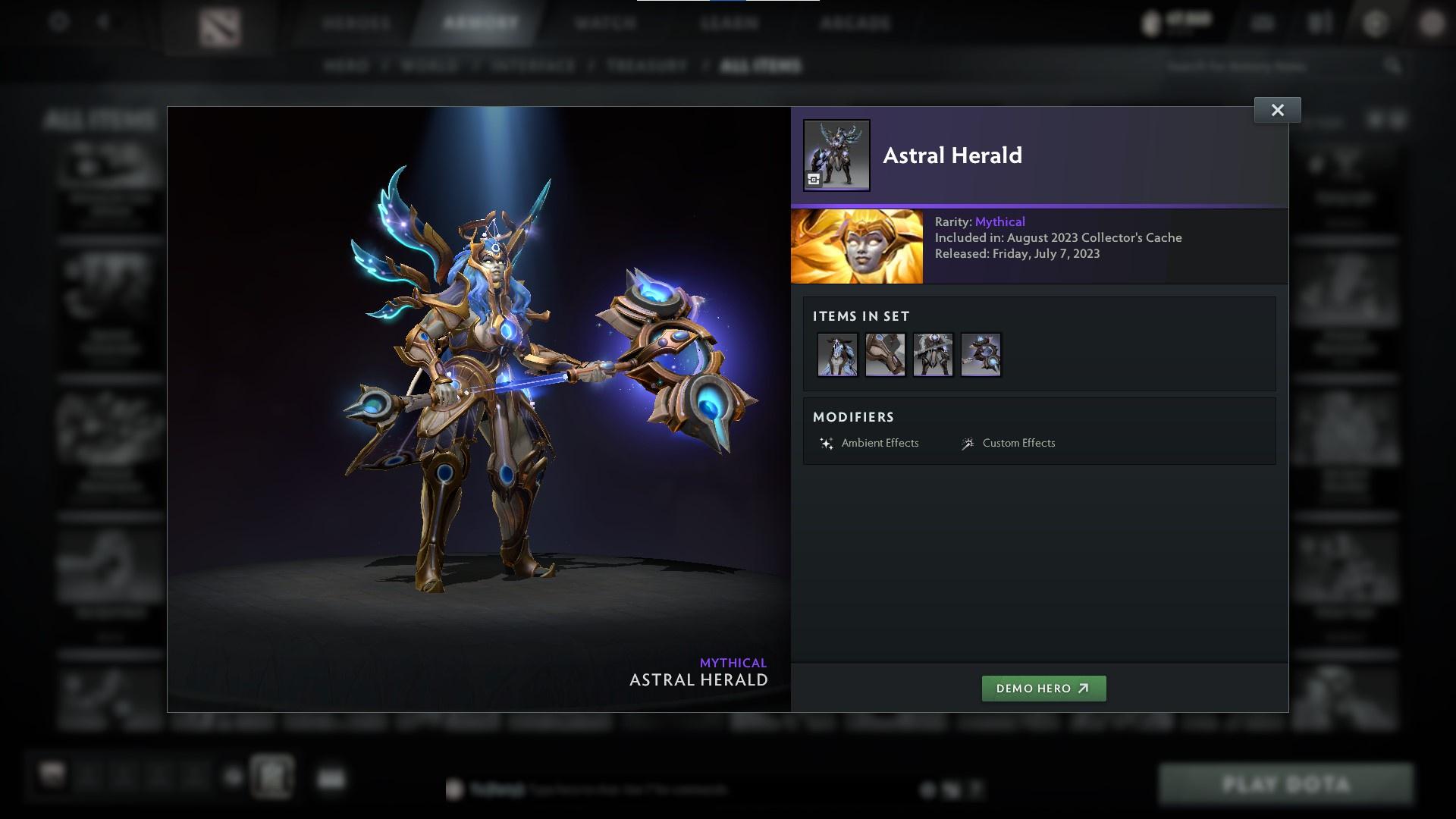Open the Arcade menu item

(x=855, y=23)
